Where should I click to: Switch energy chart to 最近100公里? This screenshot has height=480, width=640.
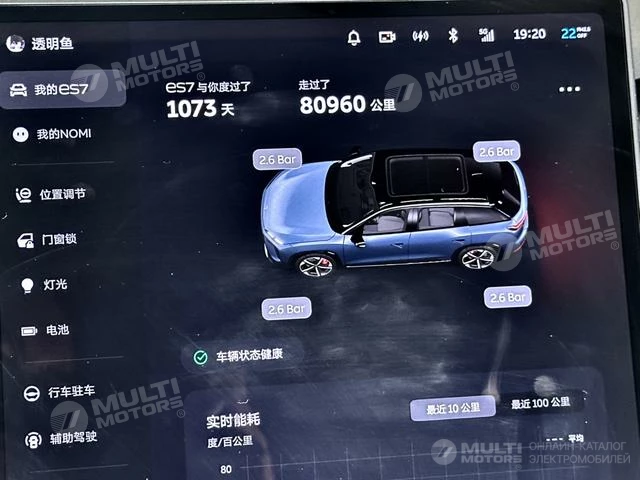540,403
